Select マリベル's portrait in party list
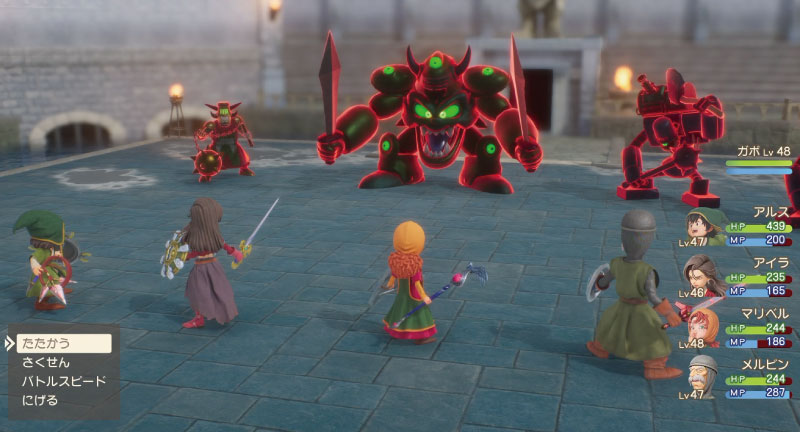This screenshot has width=800, height=432. click(707, 327)
